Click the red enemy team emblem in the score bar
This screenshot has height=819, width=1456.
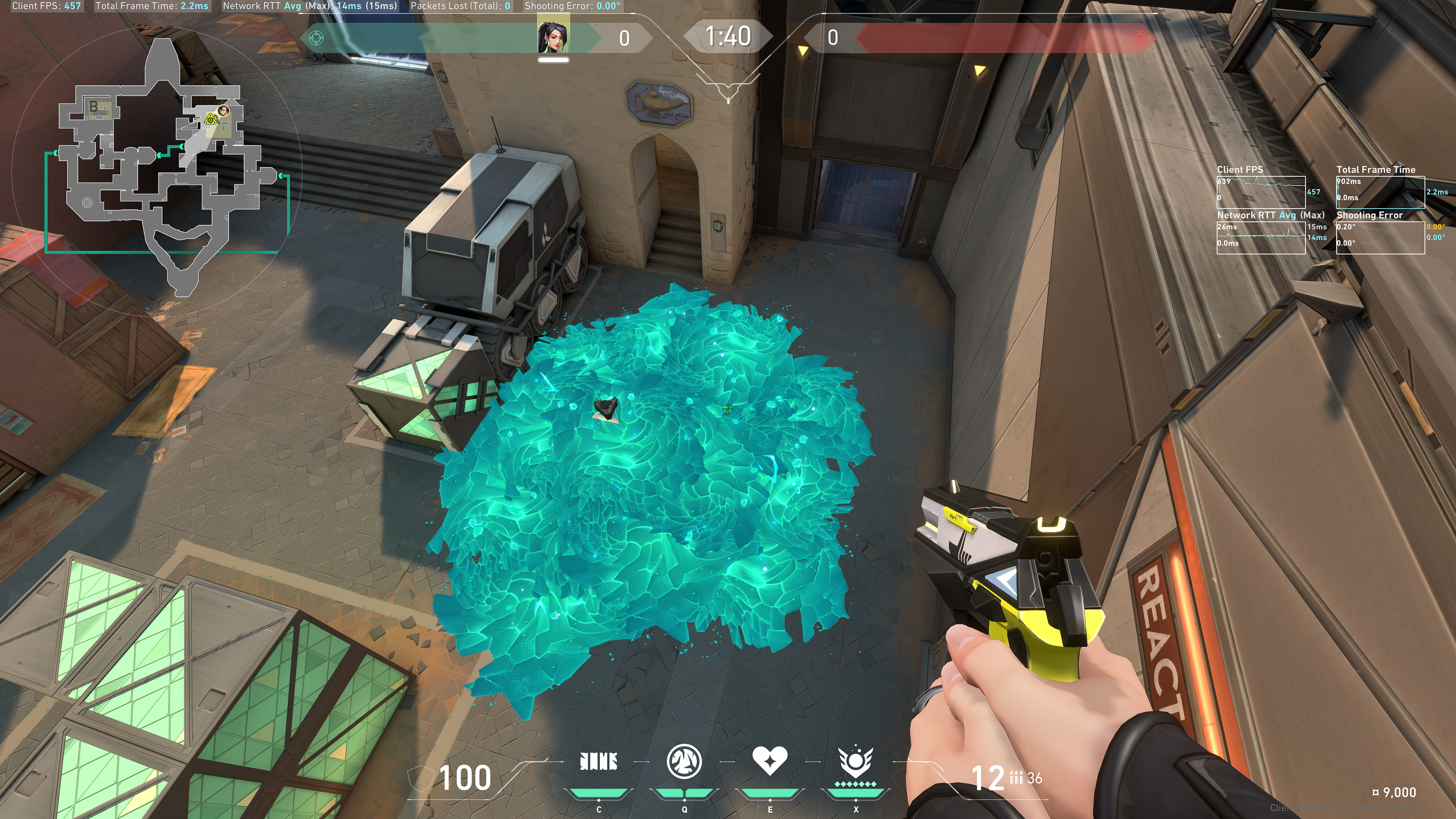(1140, 38)
